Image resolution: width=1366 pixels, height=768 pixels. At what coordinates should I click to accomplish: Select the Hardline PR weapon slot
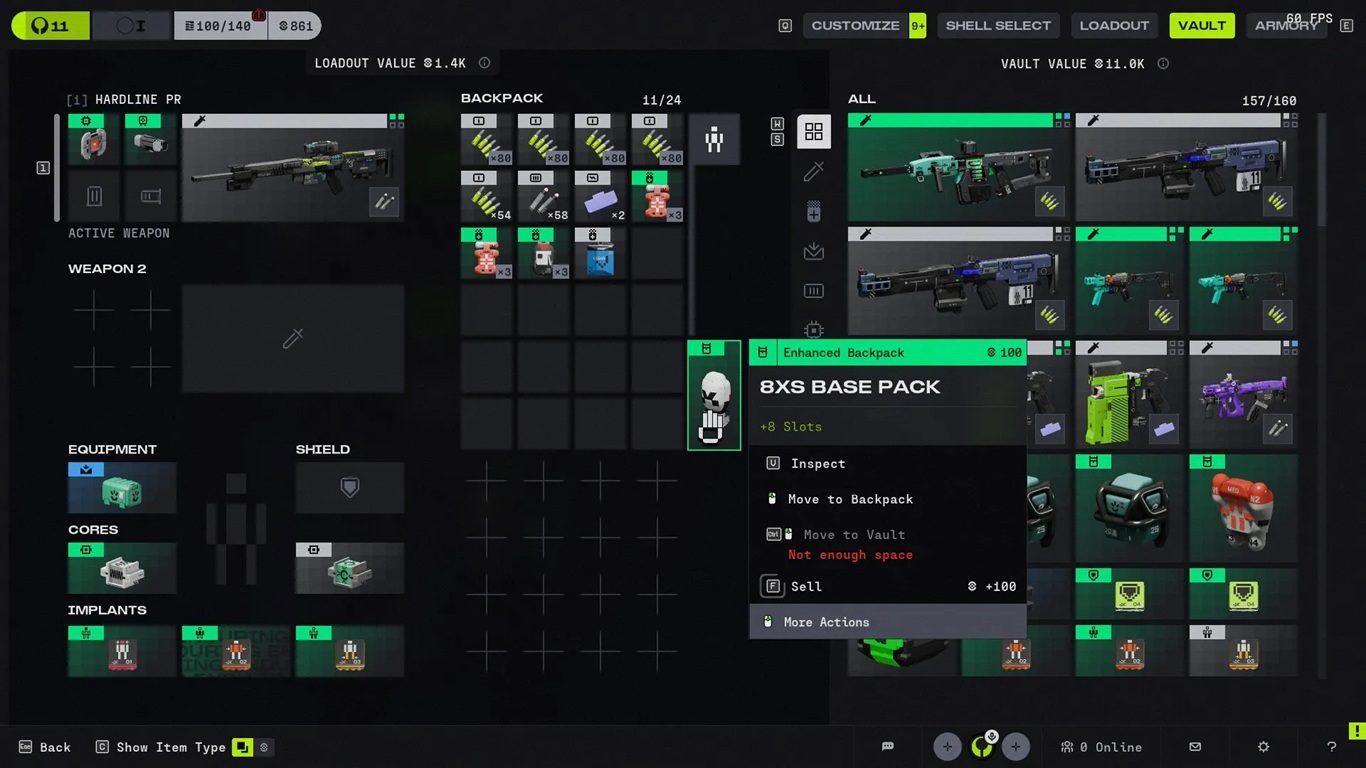[x=293, y=167]
